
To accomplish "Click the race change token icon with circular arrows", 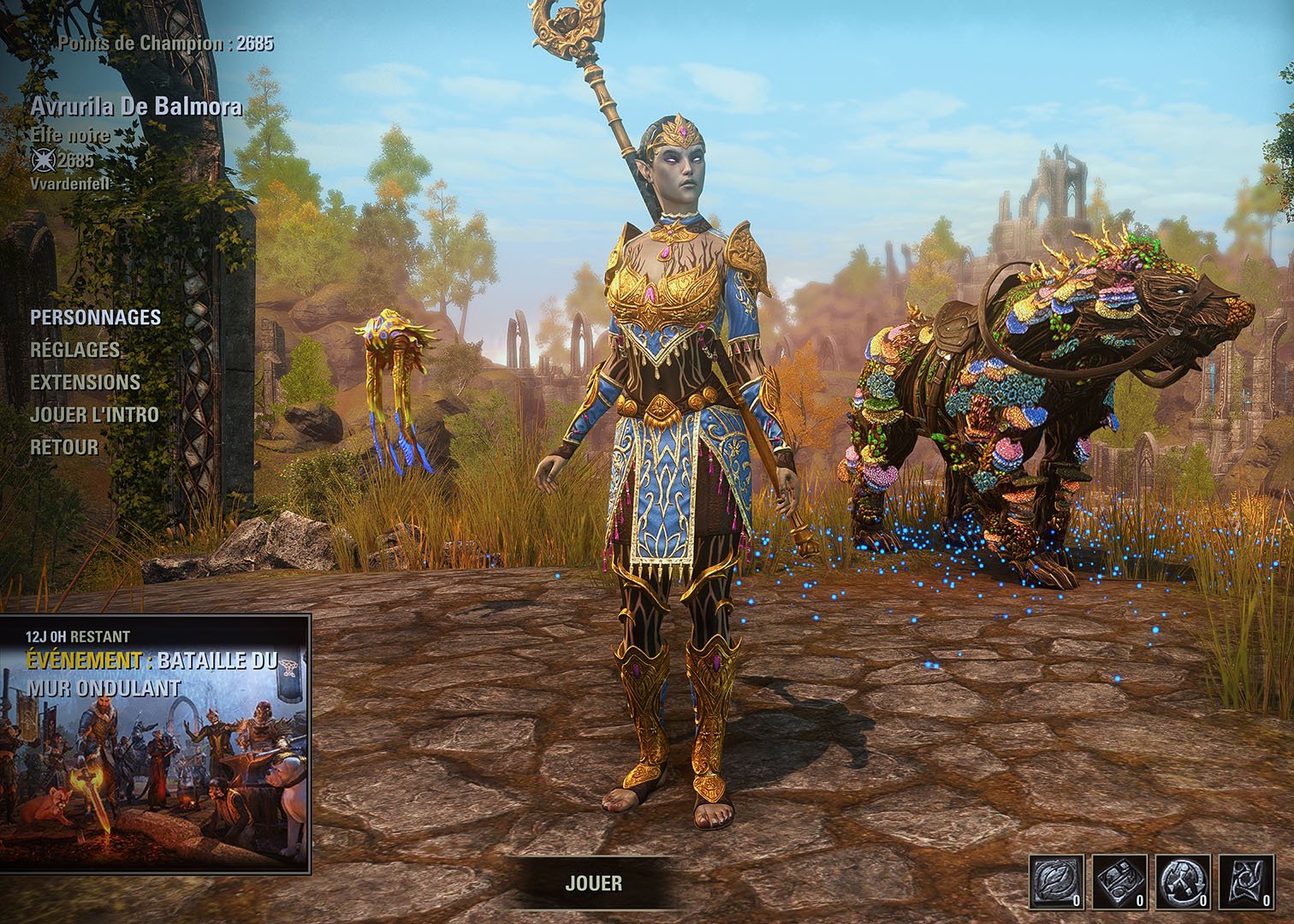I will click(x=1184, y=881).
